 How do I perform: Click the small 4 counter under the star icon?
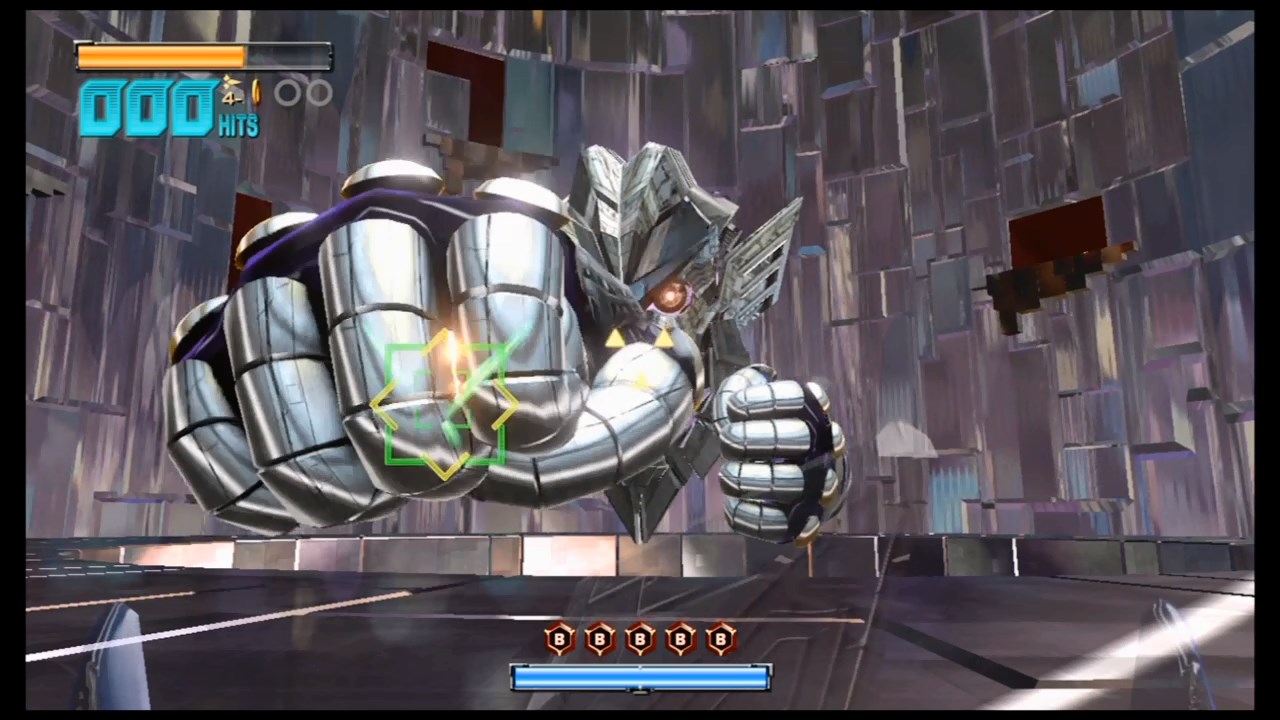tap(232, 99)
